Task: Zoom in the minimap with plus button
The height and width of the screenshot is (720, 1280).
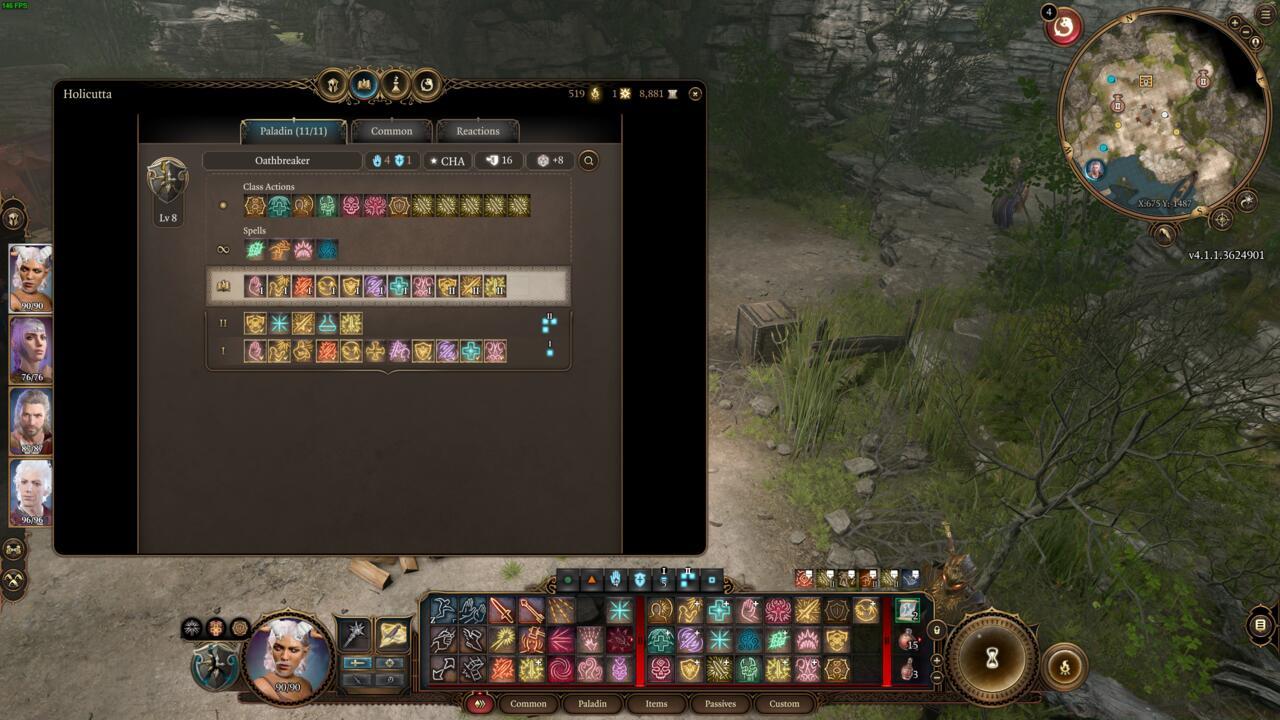Action: click(1235, 22)
